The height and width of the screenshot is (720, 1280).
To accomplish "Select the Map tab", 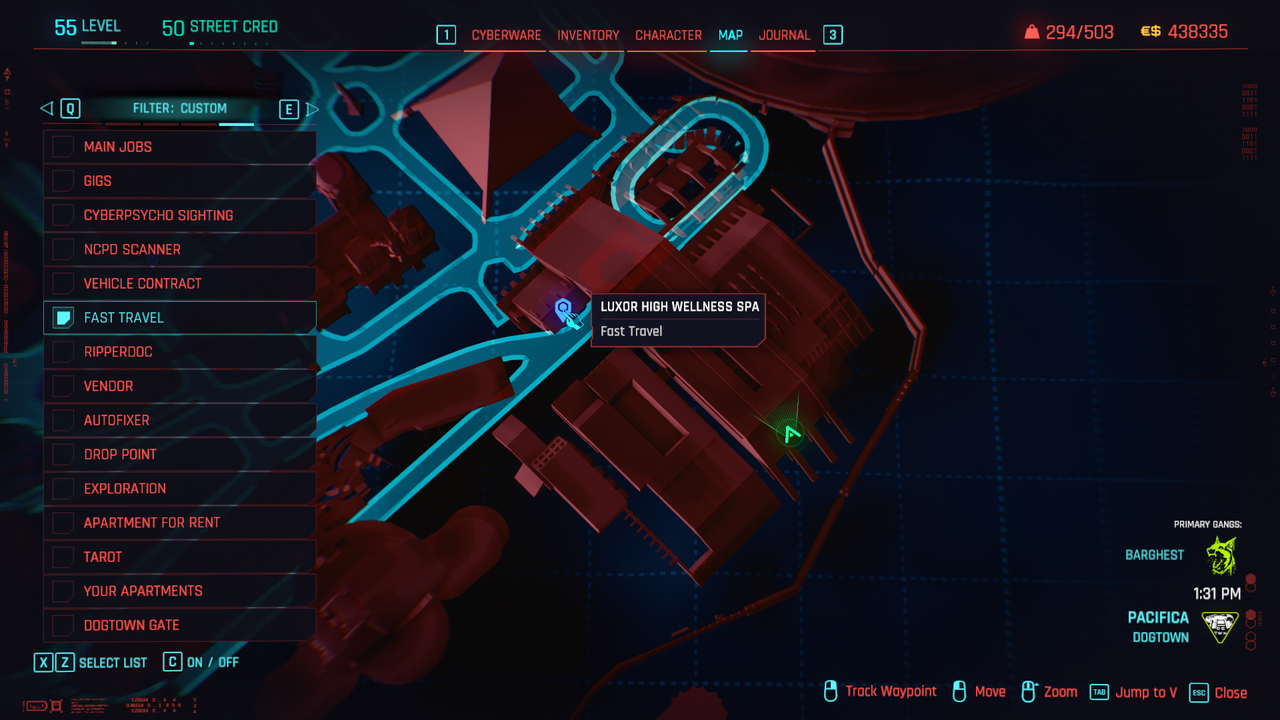I will (730, 35).
